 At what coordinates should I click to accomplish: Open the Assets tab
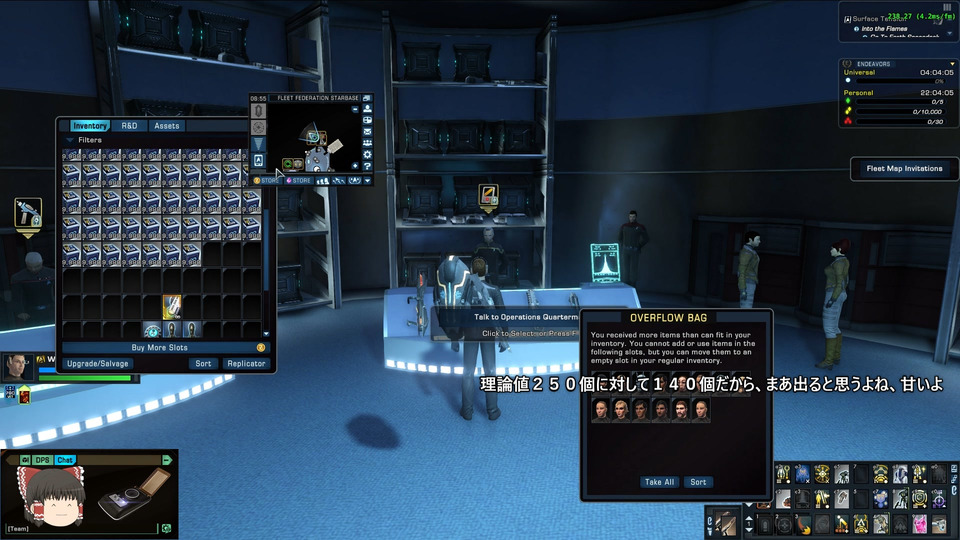tap(167, 126)
